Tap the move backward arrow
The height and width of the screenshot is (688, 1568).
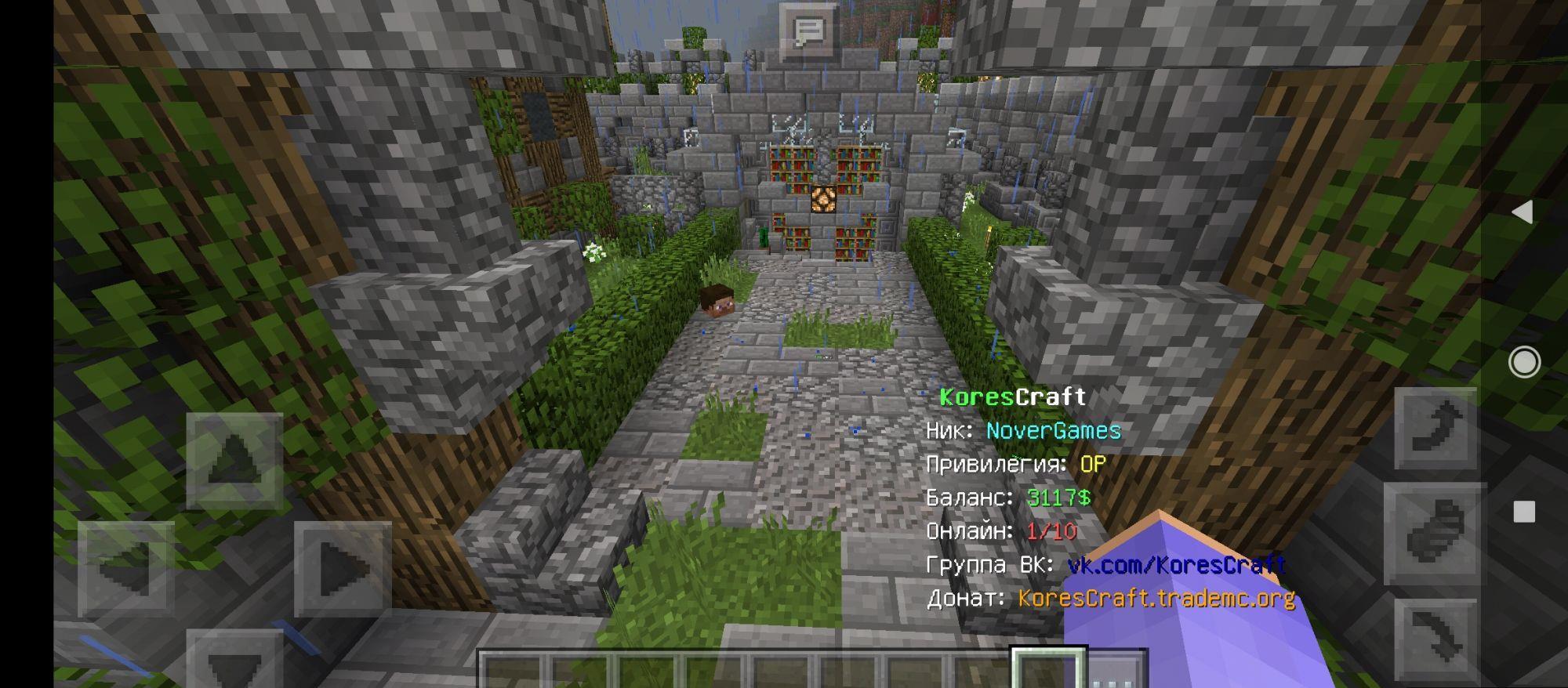[x=234, y=662]
